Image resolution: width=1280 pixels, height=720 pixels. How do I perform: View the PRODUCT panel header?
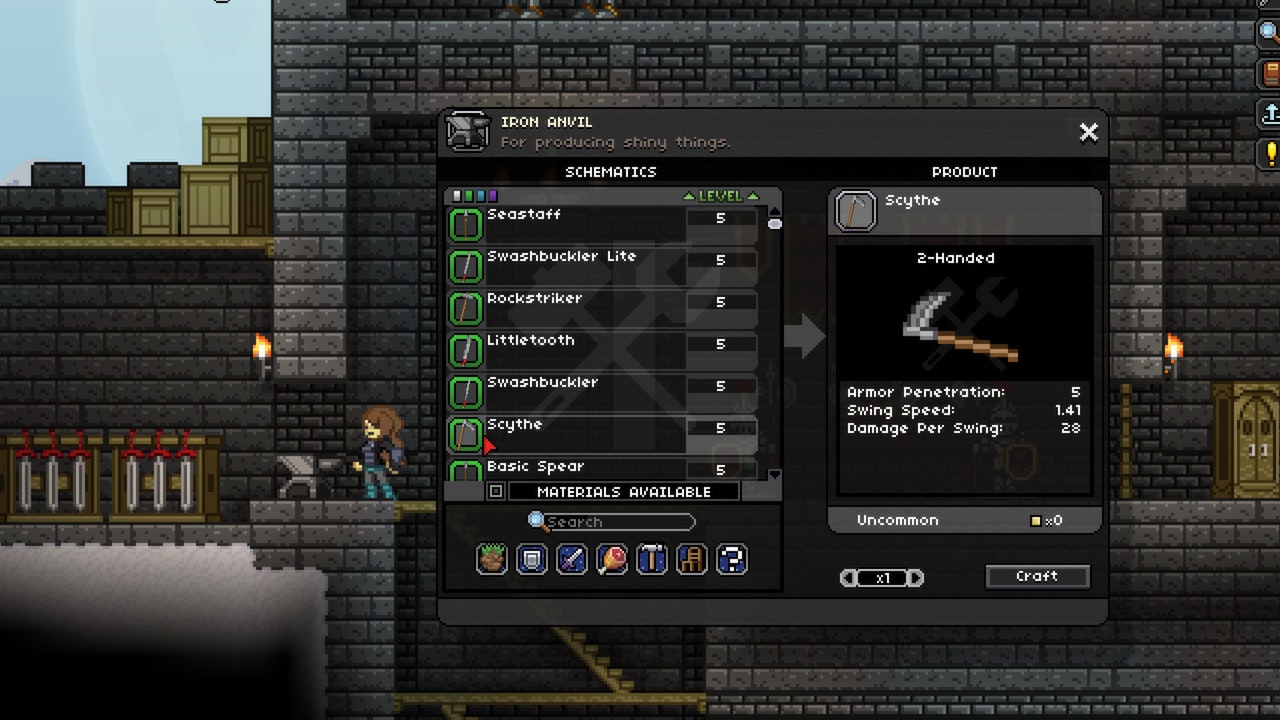pyautogui.click(x=964, y=171)
